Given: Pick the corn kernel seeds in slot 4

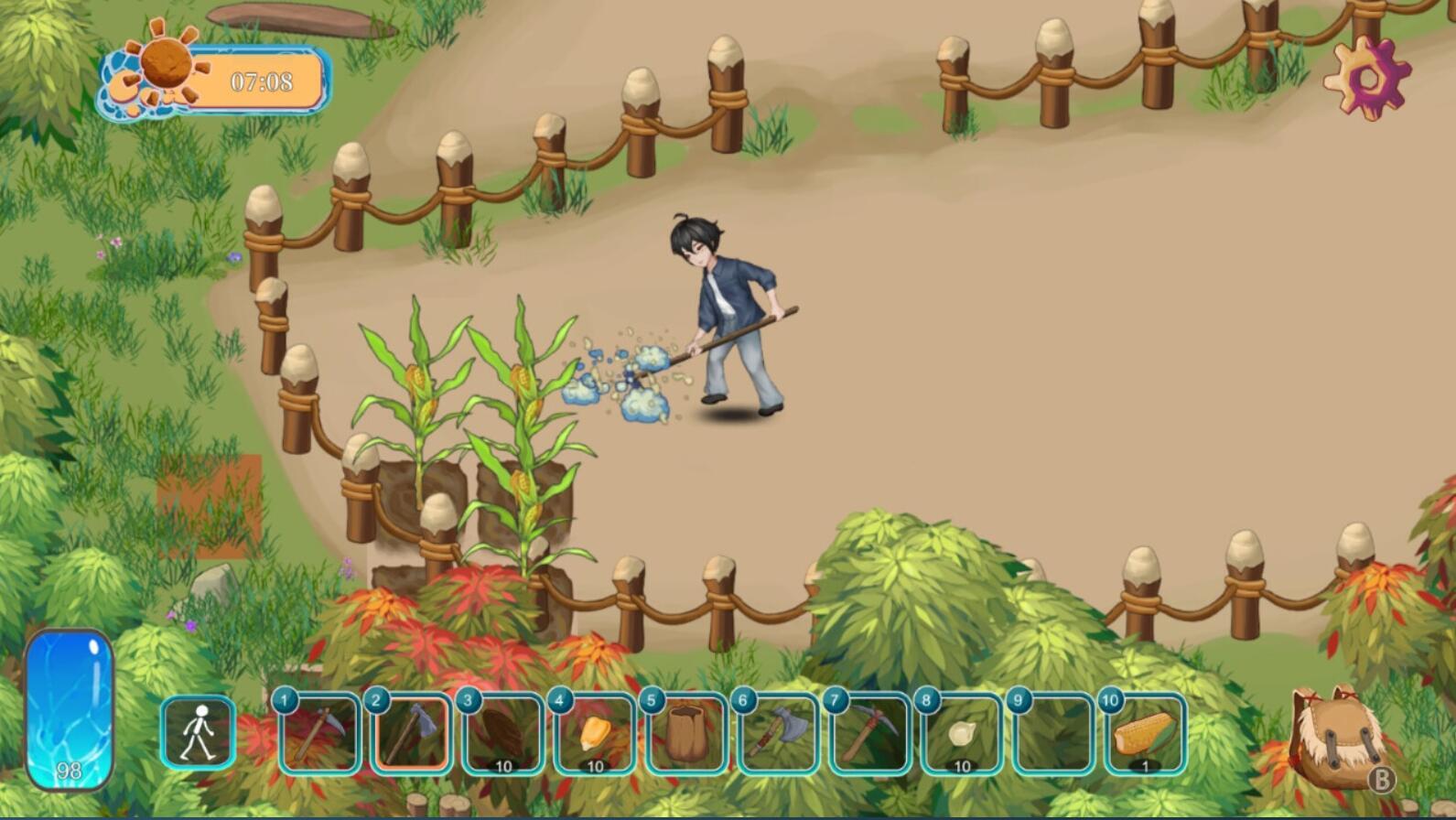Looking at the screenshot, I should pyautogui.click(x=594, y=737).
